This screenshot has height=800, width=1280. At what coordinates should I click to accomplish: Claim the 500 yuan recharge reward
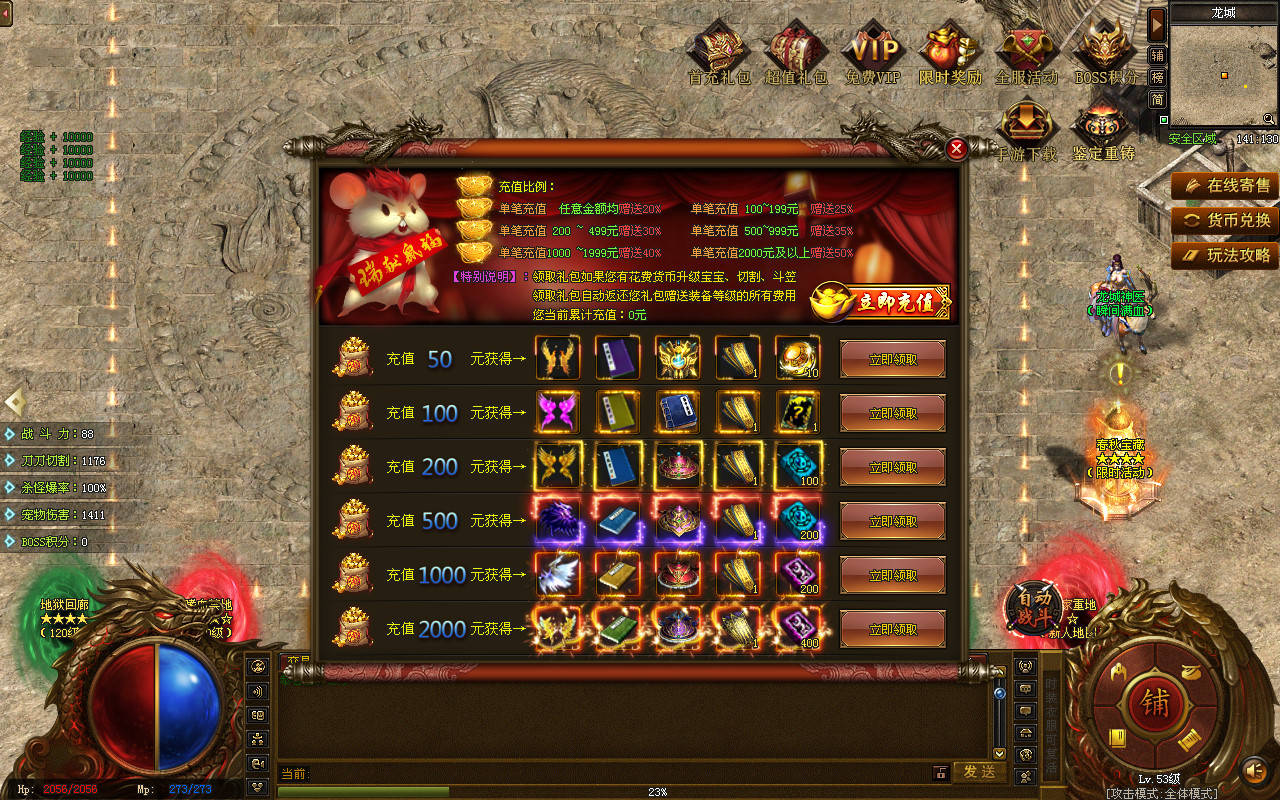click(x=892, y=521)
